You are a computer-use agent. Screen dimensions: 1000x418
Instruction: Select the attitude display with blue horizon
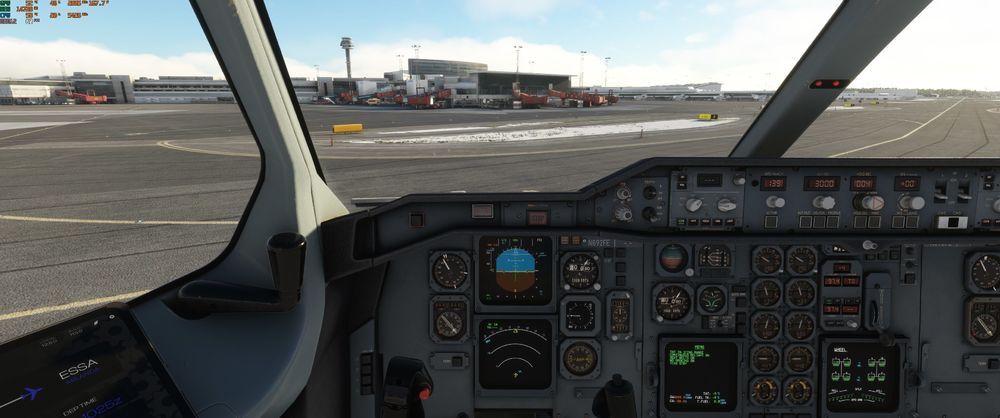[515, 270]
